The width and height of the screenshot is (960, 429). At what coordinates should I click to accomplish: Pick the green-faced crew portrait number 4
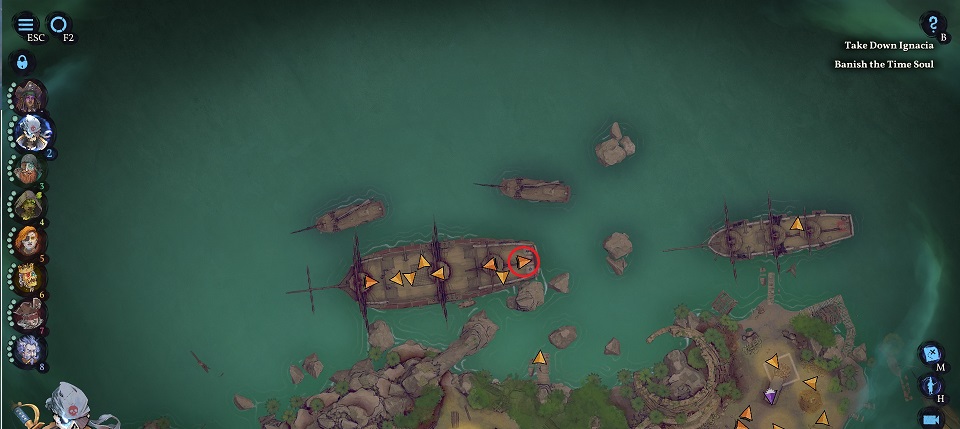click(x=28, y=205)
